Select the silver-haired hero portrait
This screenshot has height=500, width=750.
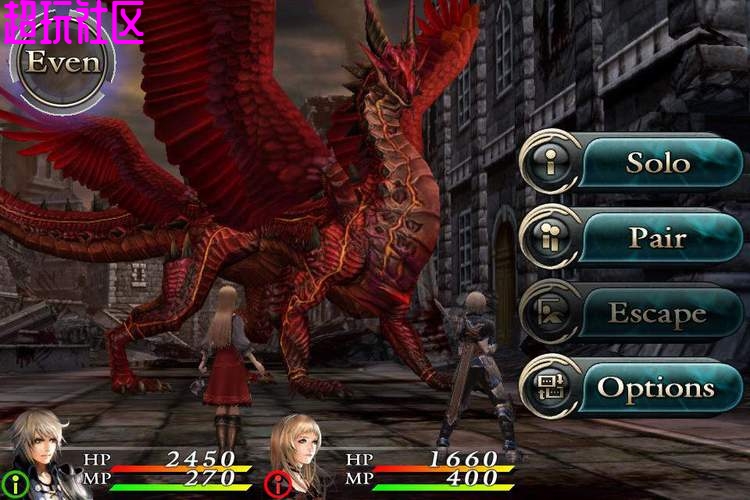point(38,457)
